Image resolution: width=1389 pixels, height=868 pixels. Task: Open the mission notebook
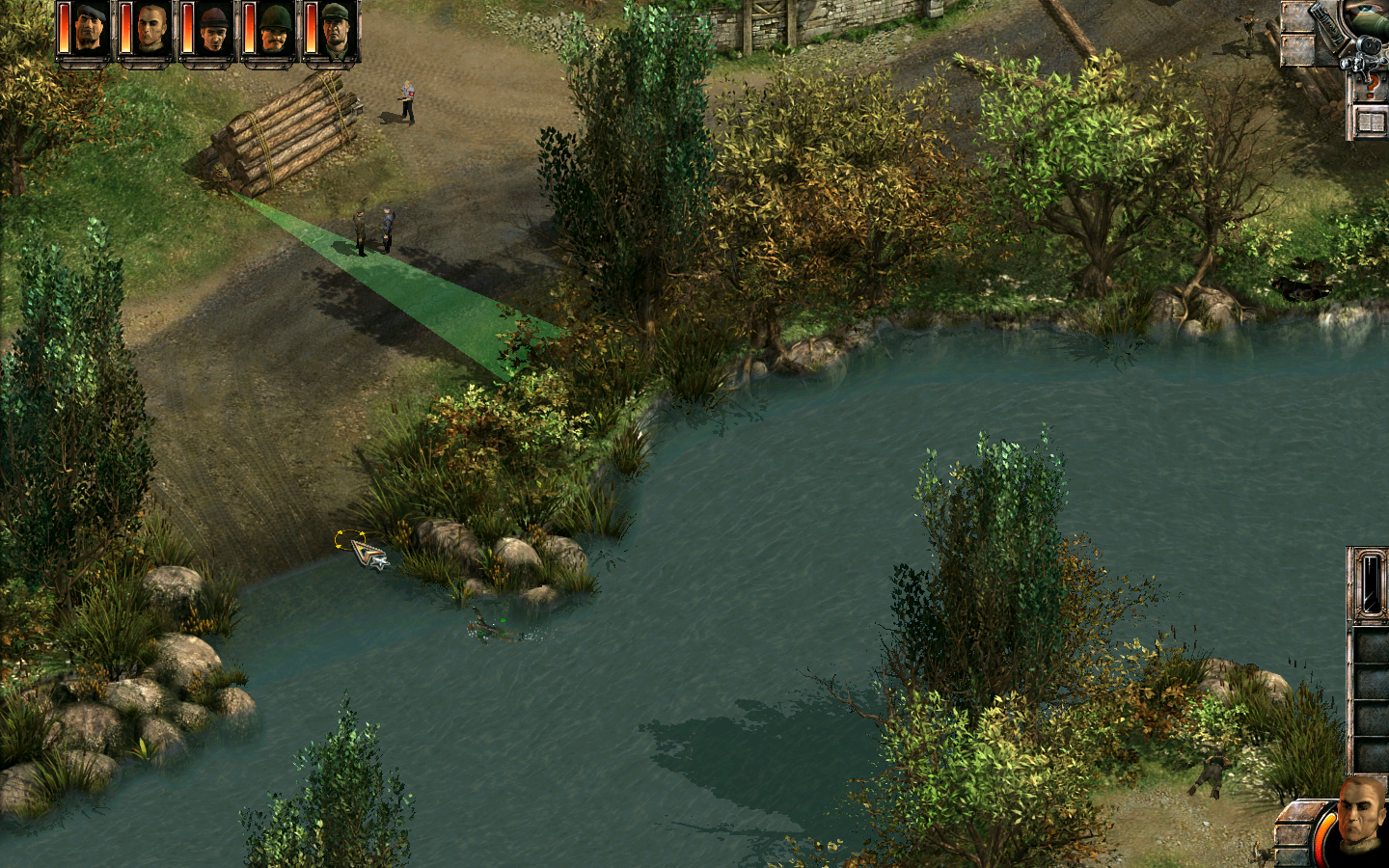[x=1371, y=123]
